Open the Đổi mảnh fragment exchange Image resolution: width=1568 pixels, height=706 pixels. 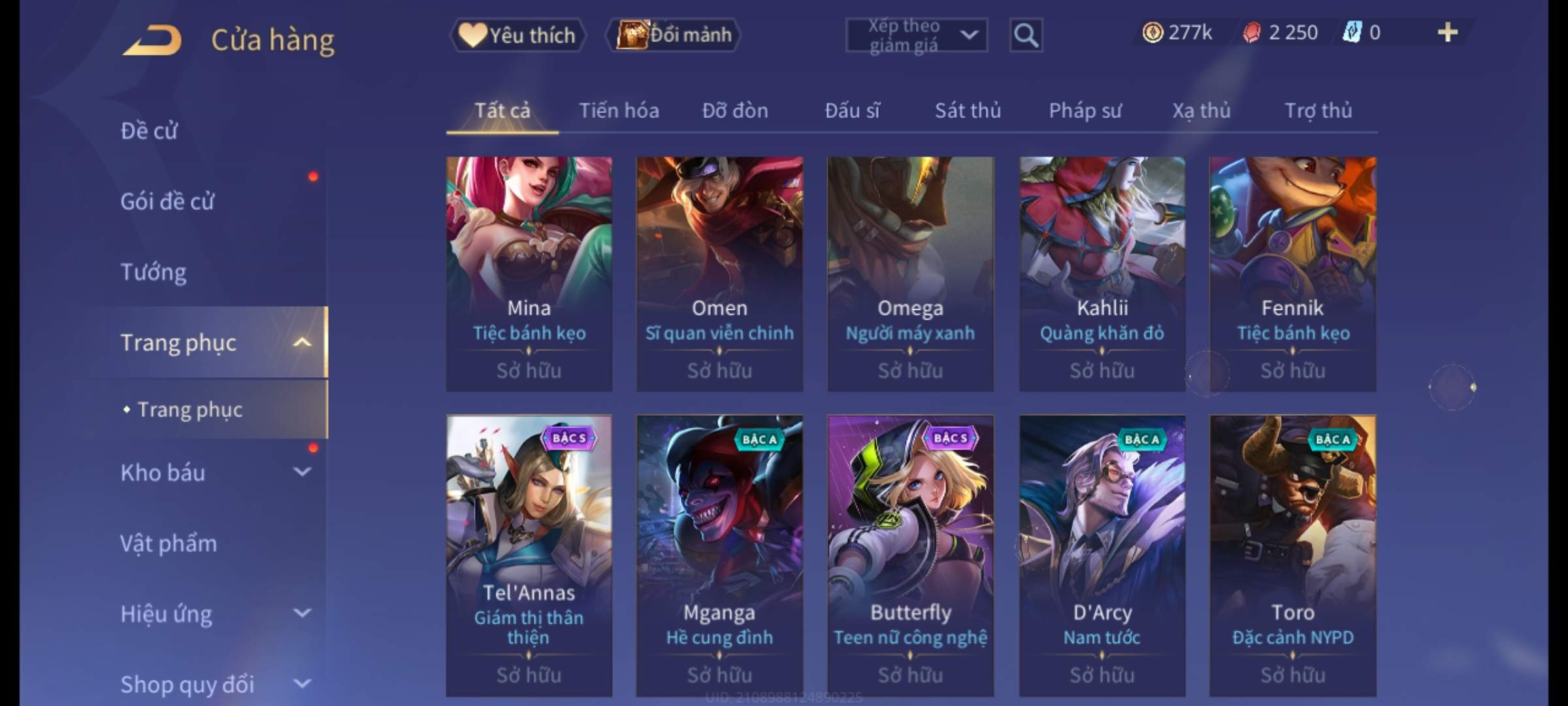[674, 35]
